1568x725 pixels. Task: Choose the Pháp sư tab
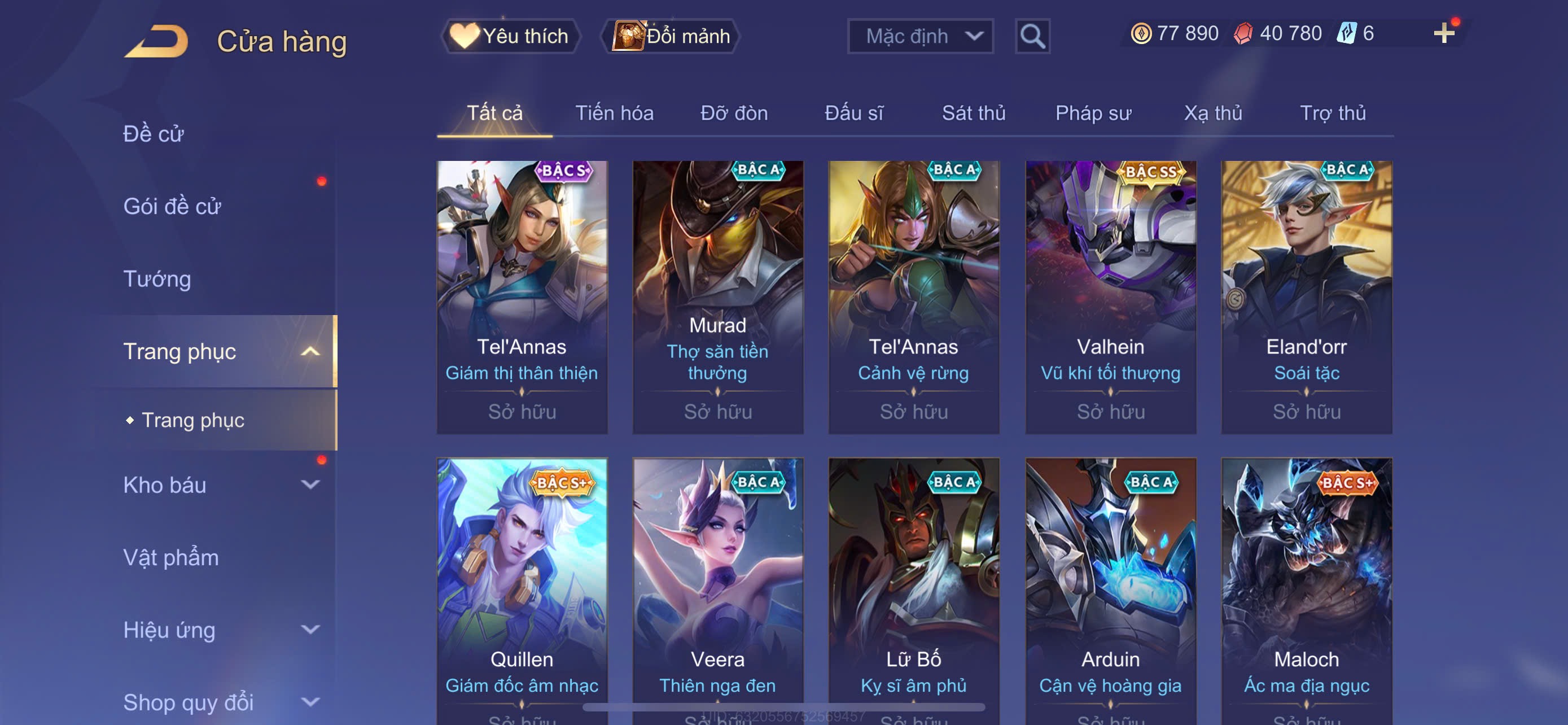point(1093,113)
